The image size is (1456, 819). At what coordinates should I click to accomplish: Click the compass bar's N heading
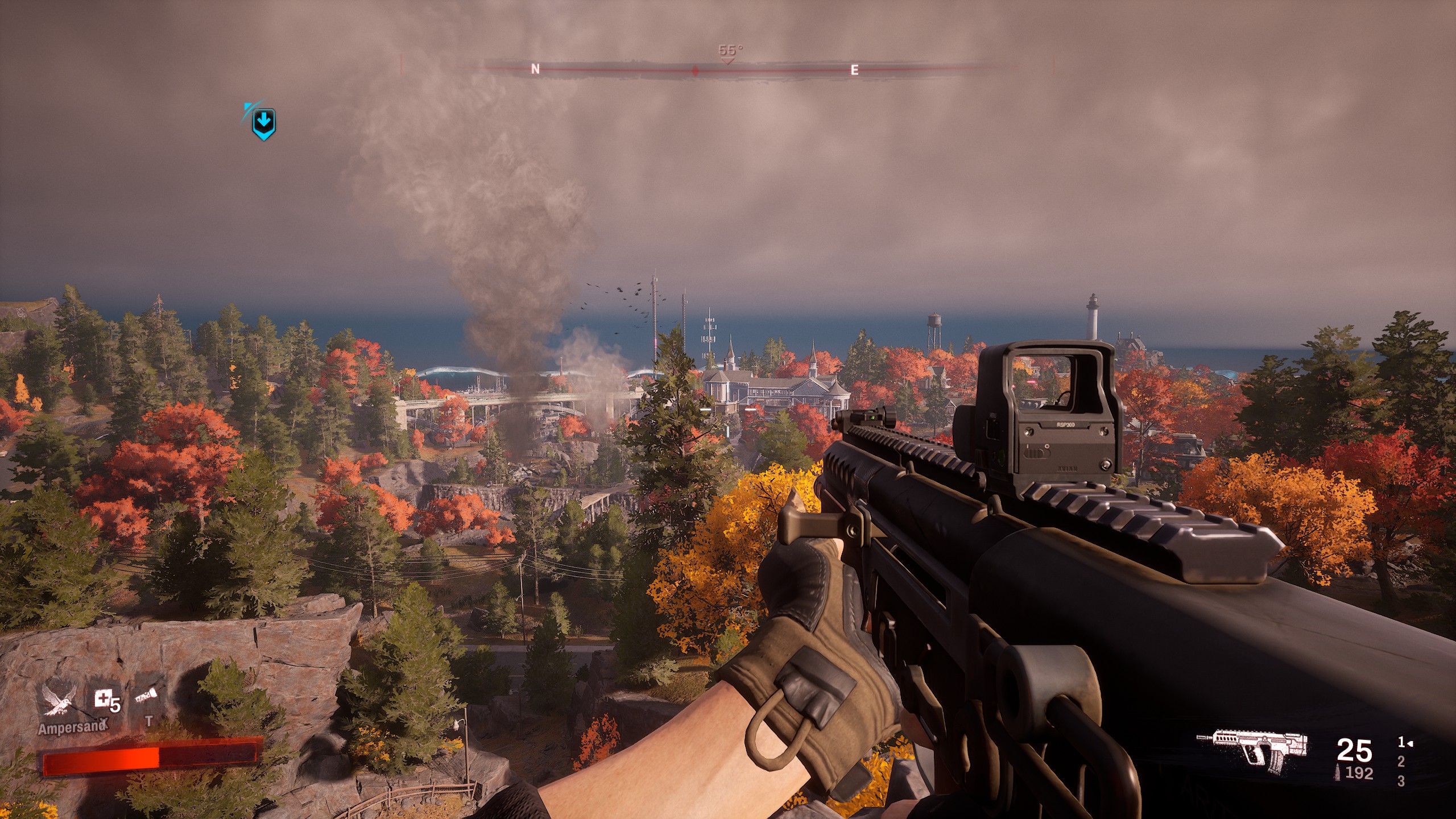(x=535, y=69)
